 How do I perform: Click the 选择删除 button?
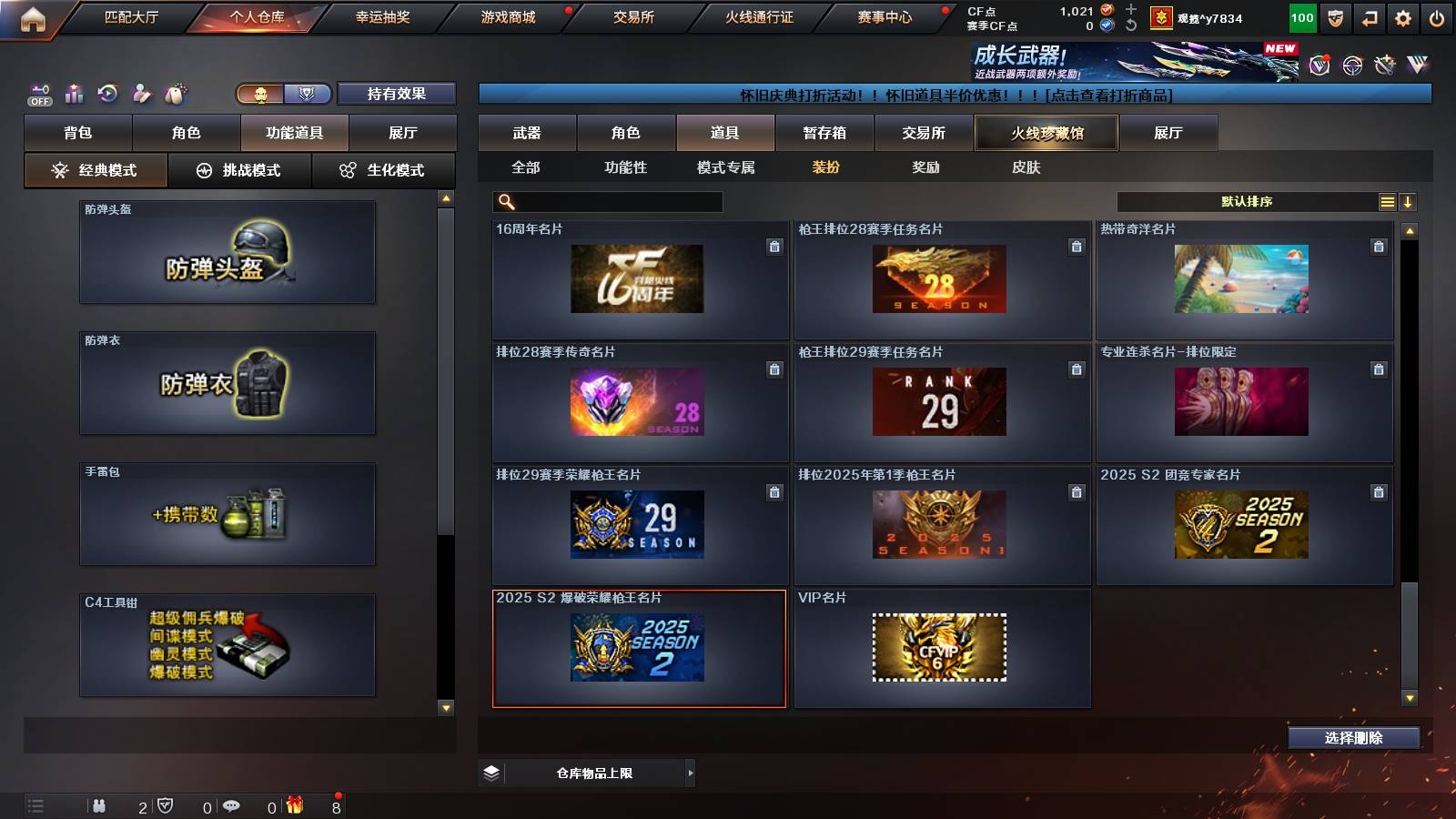[x=1353, y=738]
